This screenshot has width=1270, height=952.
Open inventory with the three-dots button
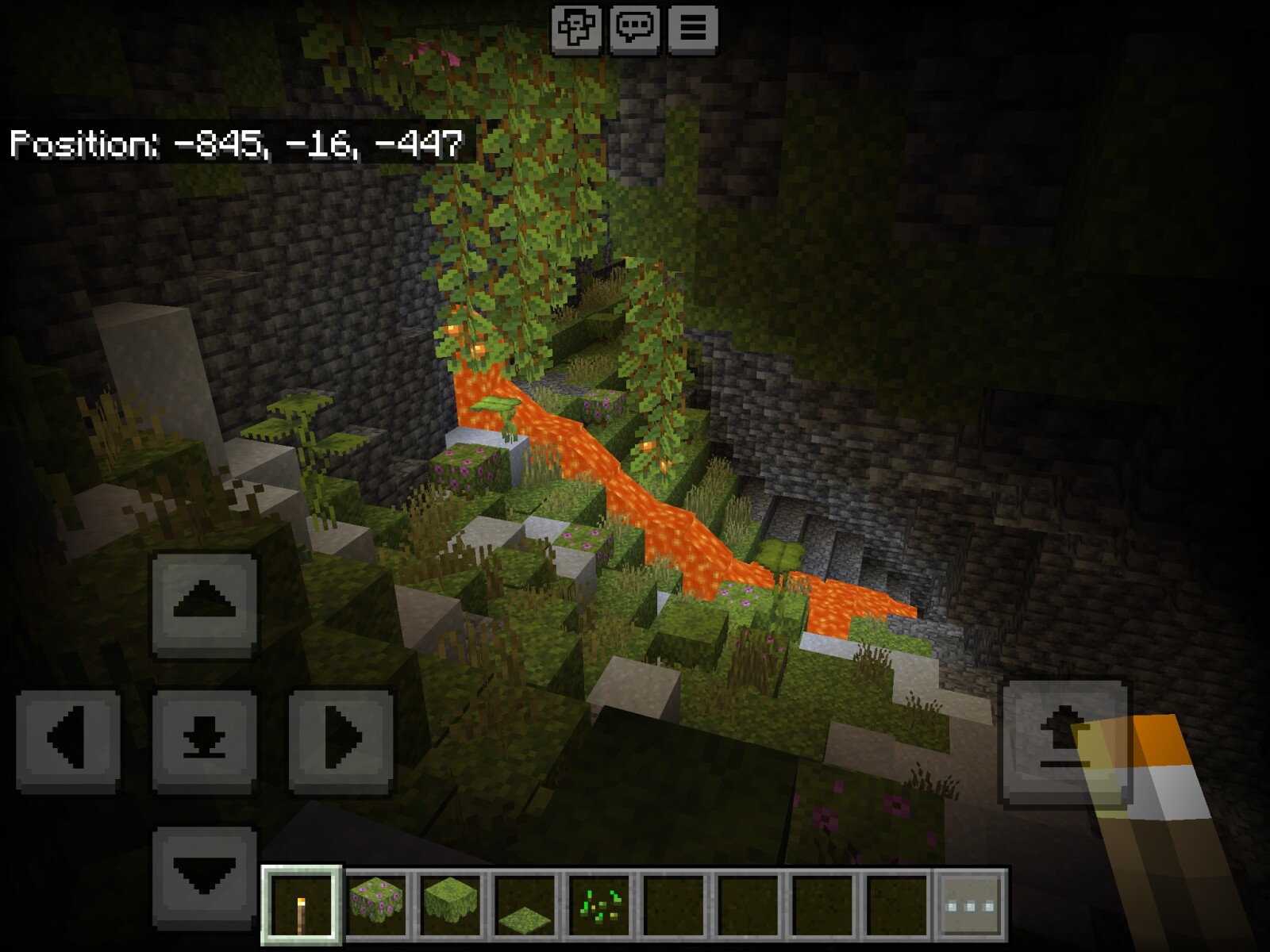(971, 905)
